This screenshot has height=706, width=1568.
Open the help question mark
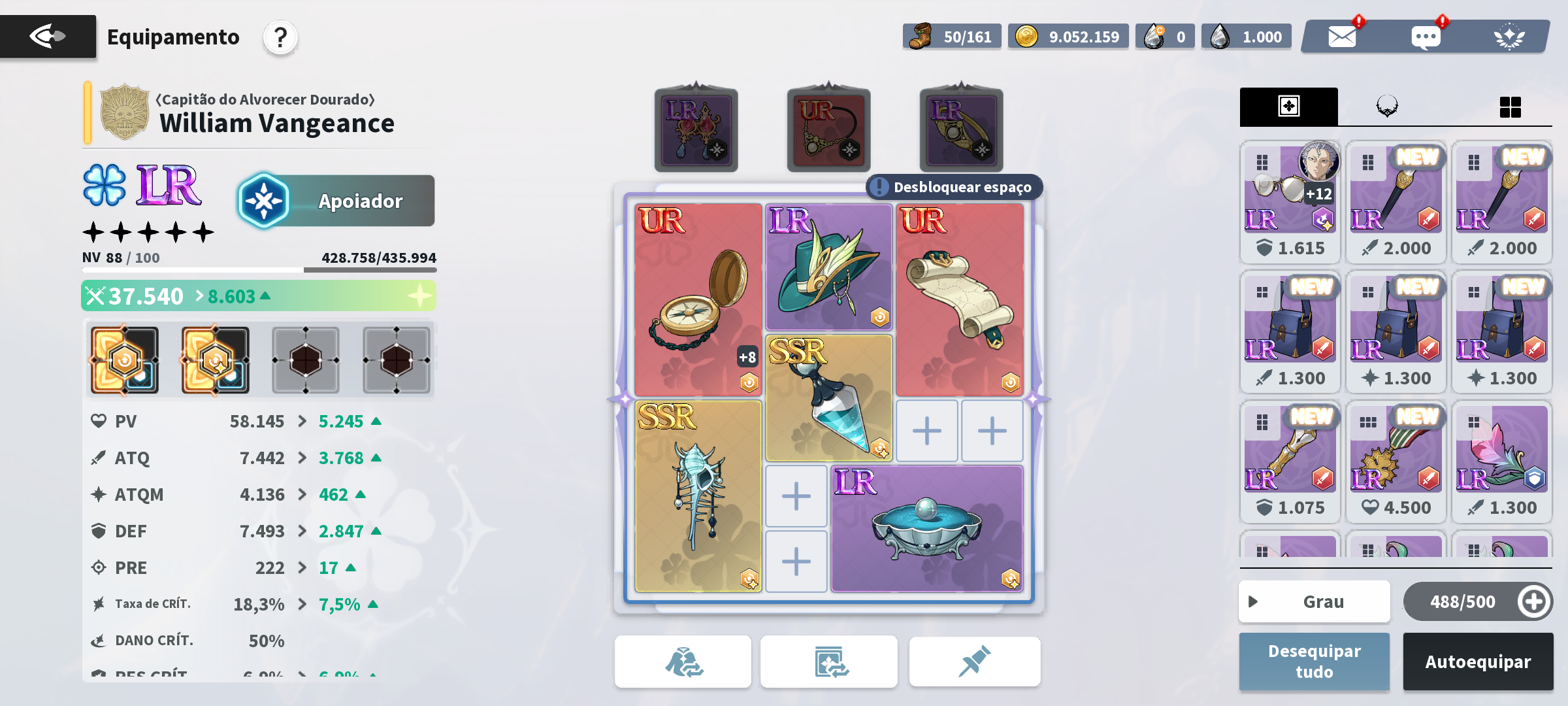coord(280,38)
